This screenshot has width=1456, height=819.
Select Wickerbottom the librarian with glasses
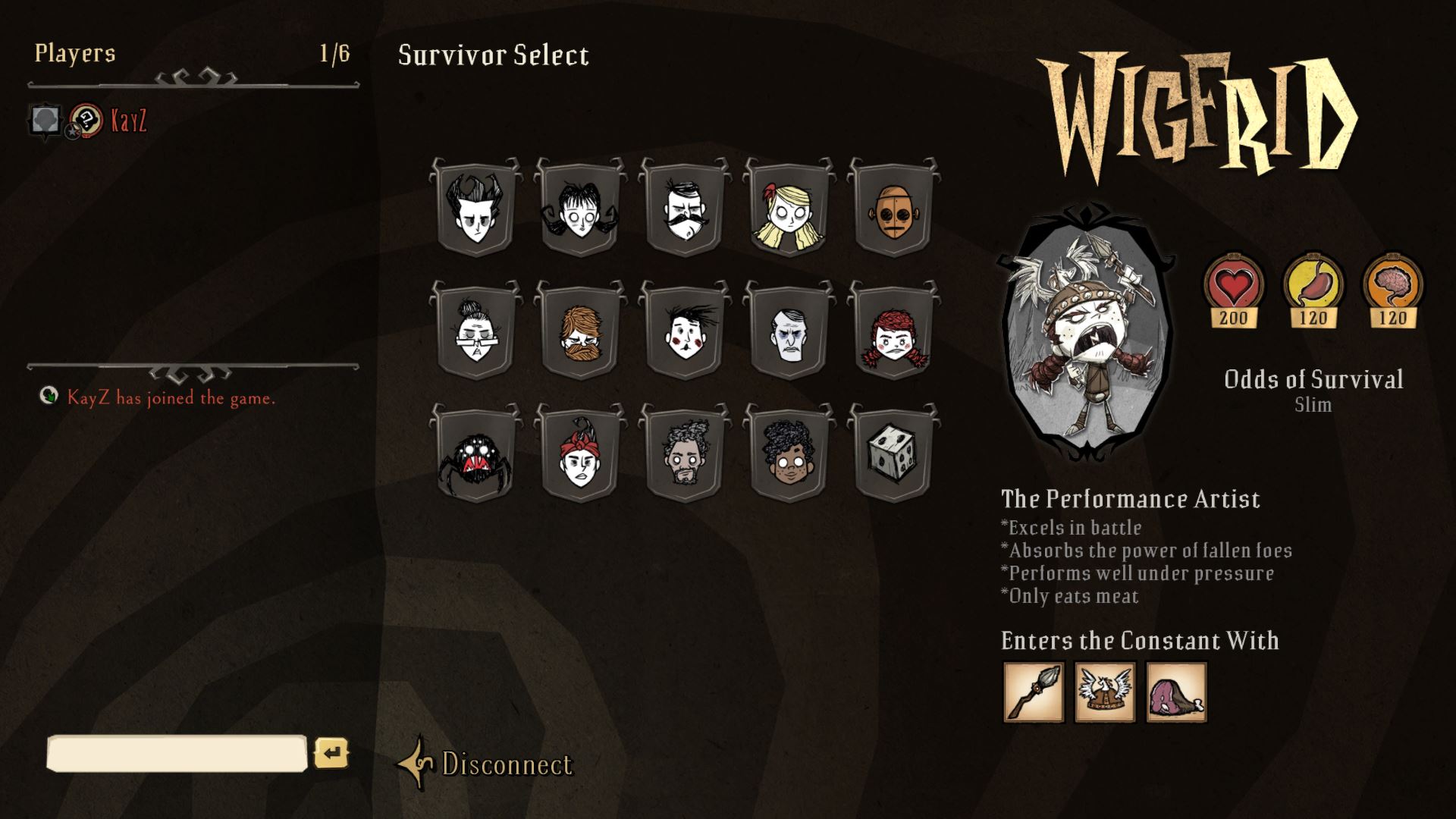475,331
